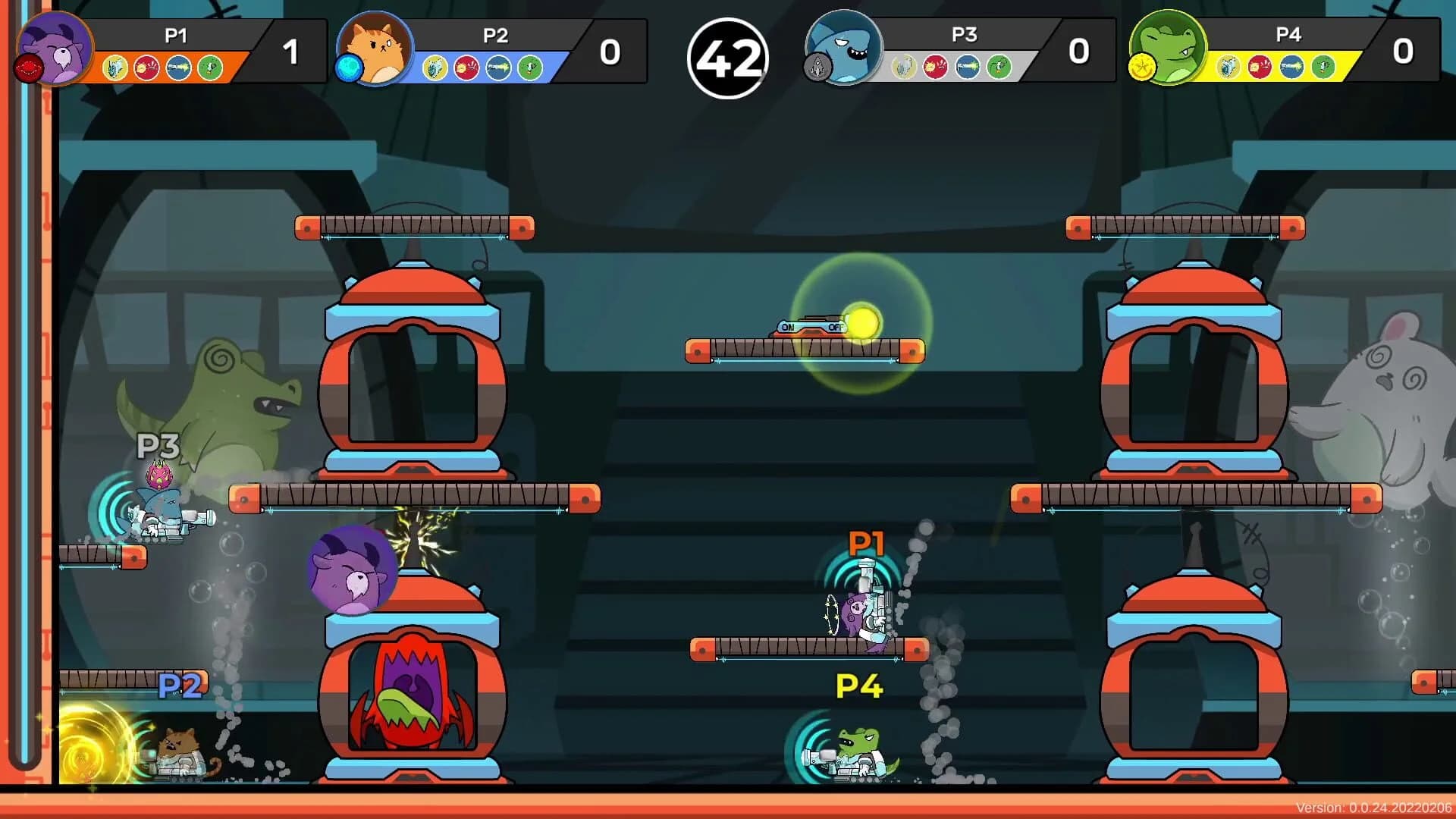Screen dimensions: 1456x819
Task: Click the blaster icon on P3's ability bar
Action: click(968, 67)
